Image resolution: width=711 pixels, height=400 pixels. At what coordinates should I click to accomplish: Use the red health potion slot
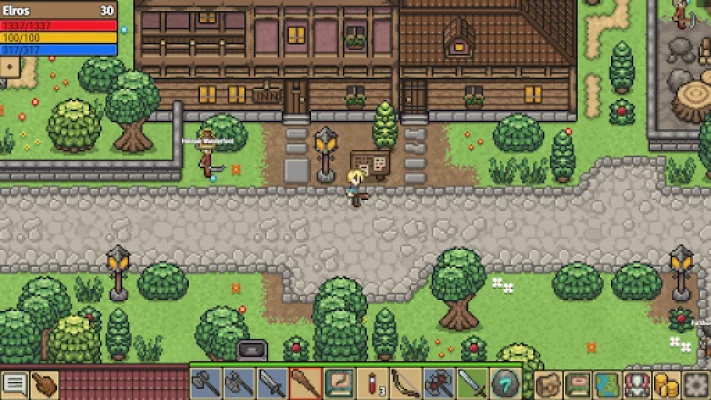click(374, 384)
